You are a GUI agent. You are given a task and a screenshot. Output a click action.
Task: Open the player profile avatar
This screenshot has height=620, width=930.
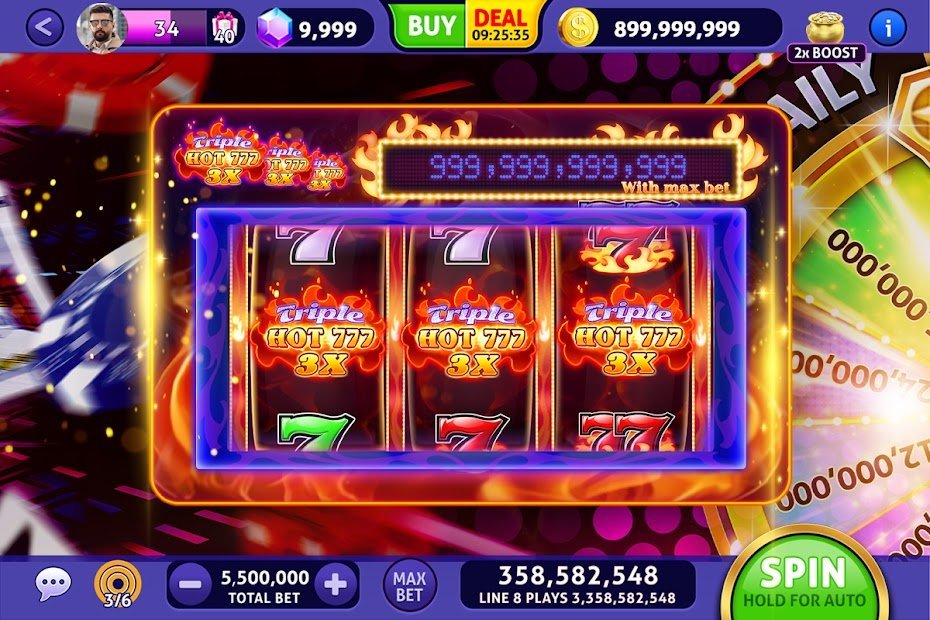tap(101, 28)
